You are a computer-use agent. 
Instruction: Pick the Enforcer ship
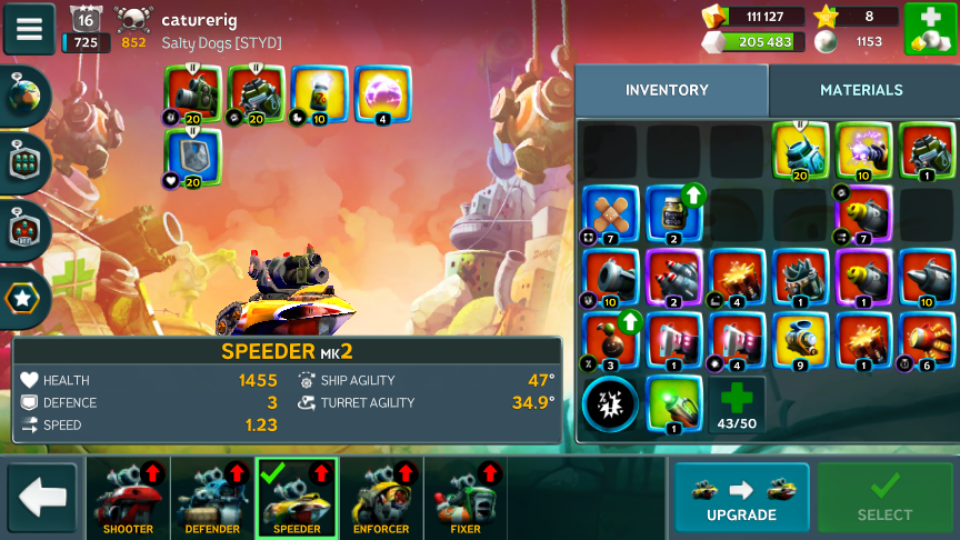(381, 497)
